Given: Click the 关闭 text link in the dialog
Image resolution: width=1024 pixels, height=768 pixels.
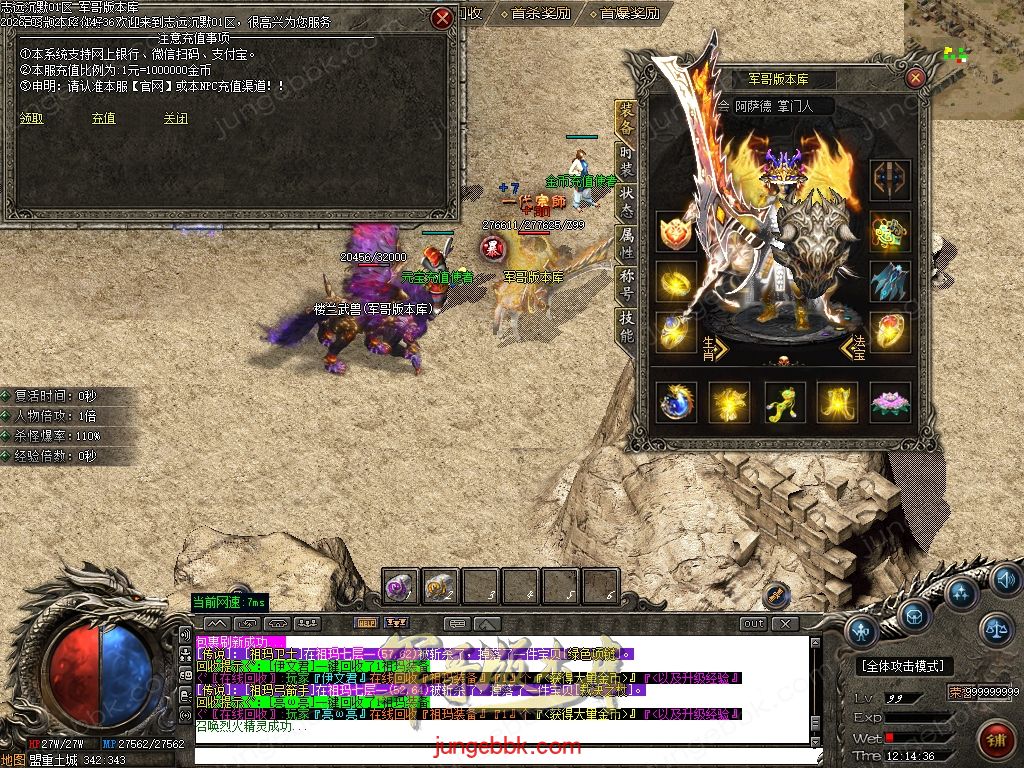Looking at the screenshot, I should (x=175, y=118).
